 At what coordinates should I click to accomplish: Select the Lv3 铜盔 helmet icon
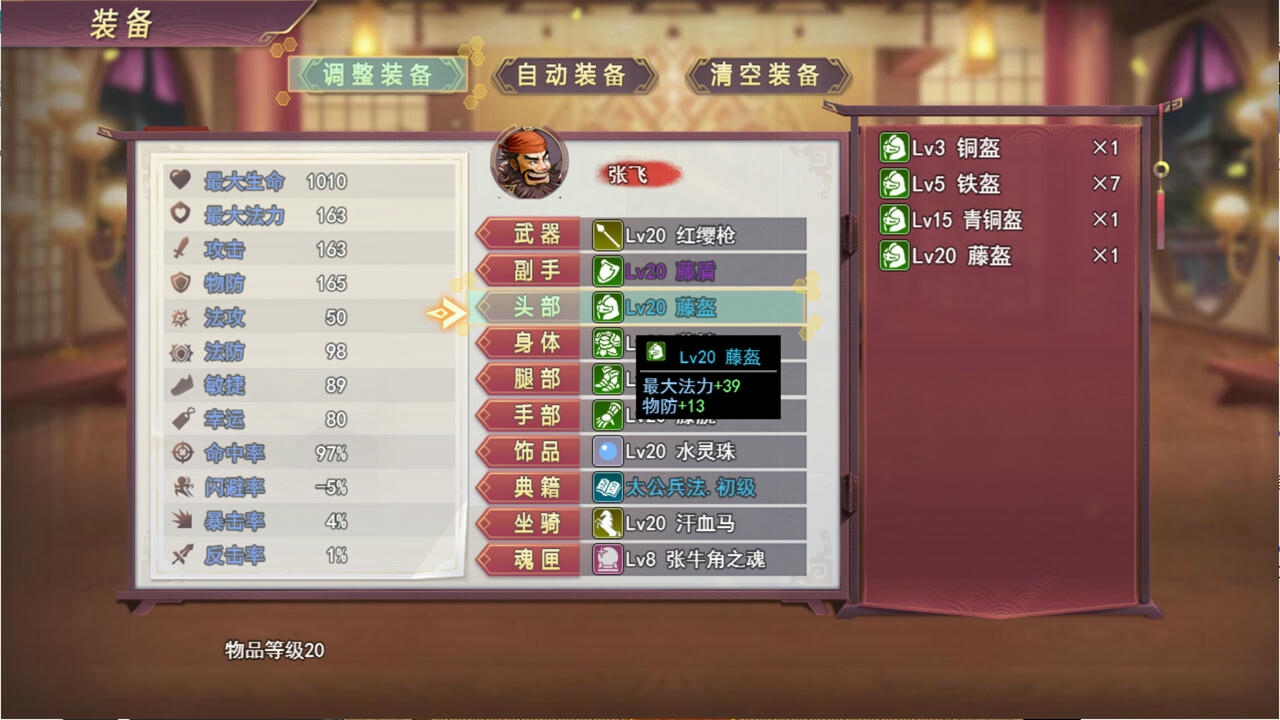[895, 147]
